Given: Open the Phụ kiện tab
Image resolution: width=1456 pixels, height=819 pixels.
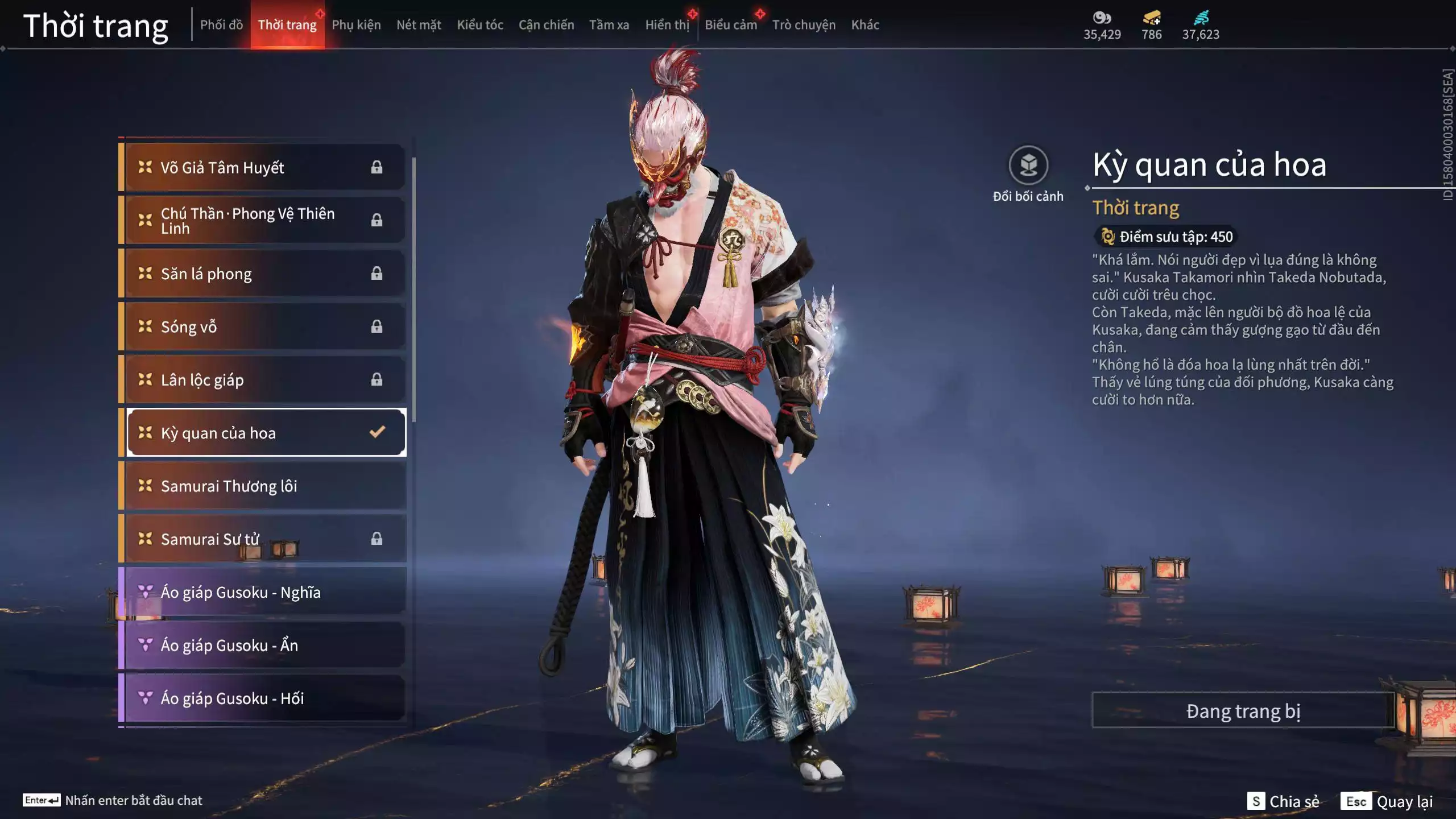Looking at the screenshot, I should pyautogui.click(x=356, y=25).
